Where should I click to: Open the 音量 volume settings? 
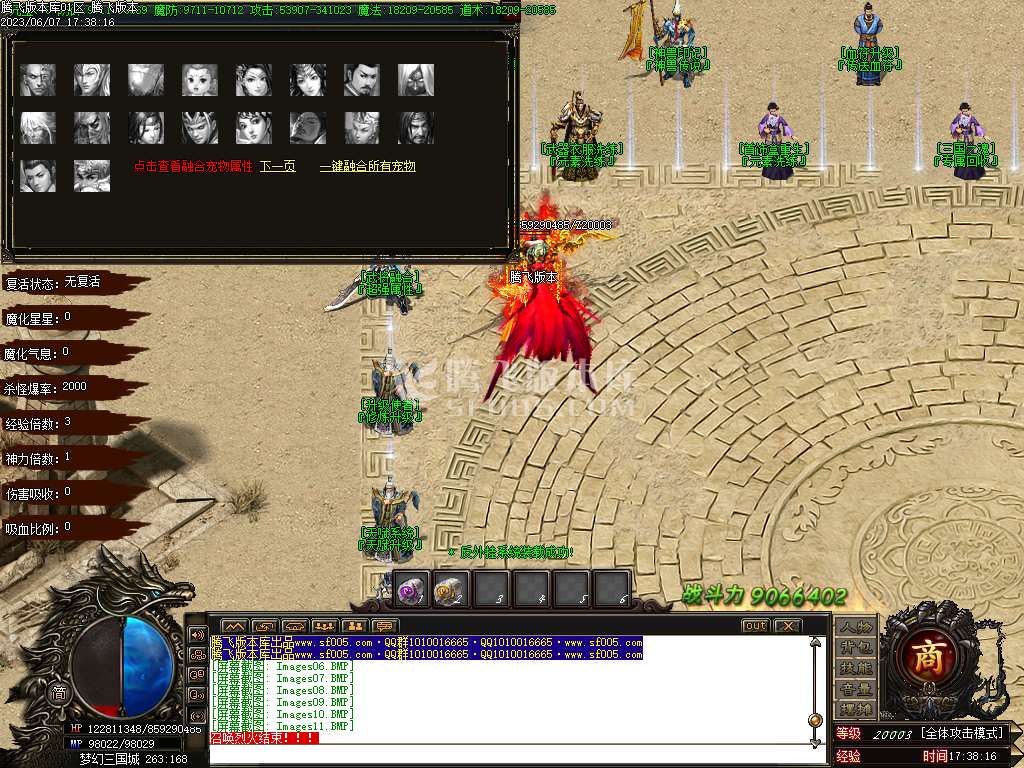856,689
